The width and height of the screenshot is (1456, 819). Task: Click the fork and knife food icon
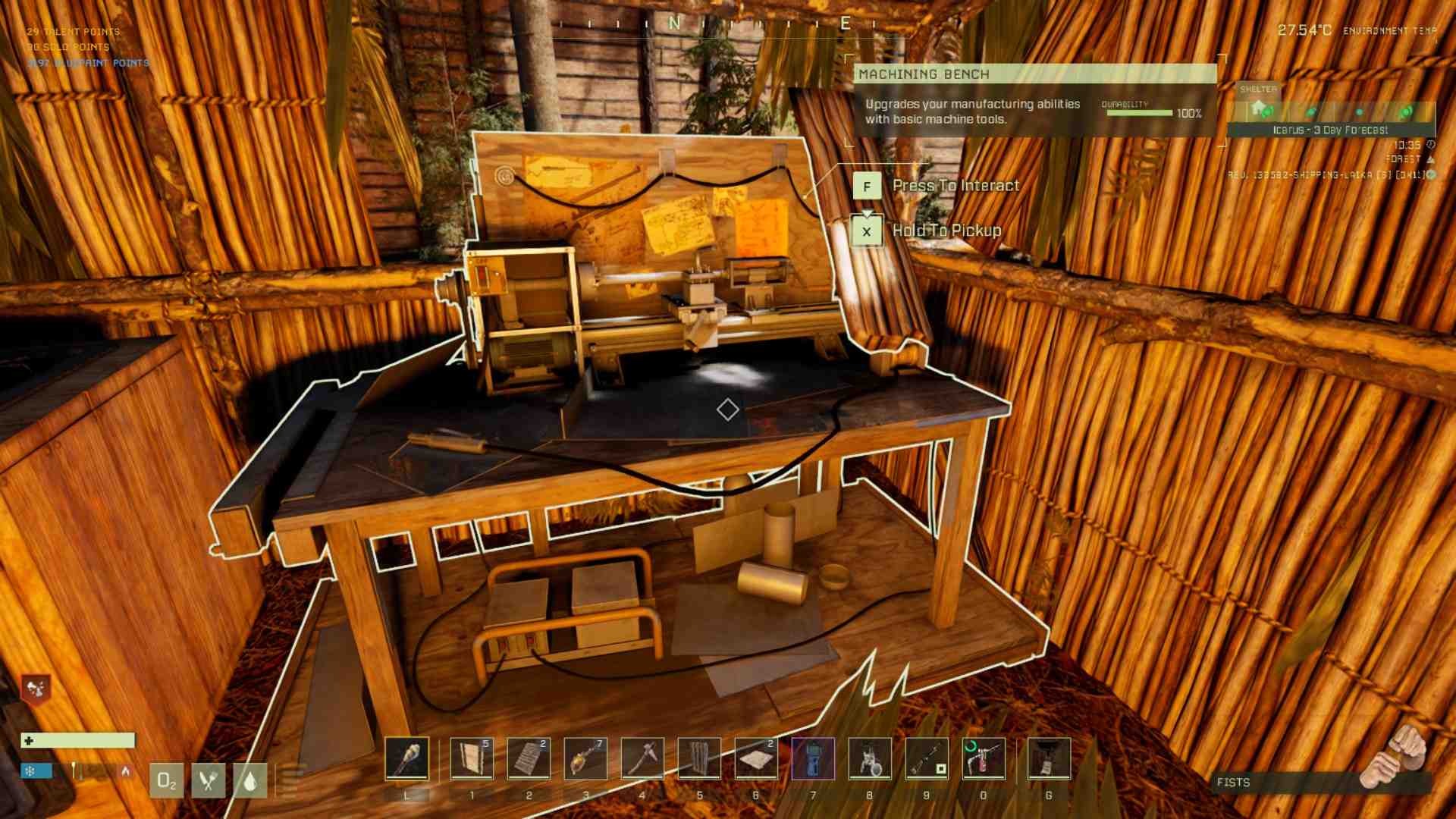[x=209, y=780]
